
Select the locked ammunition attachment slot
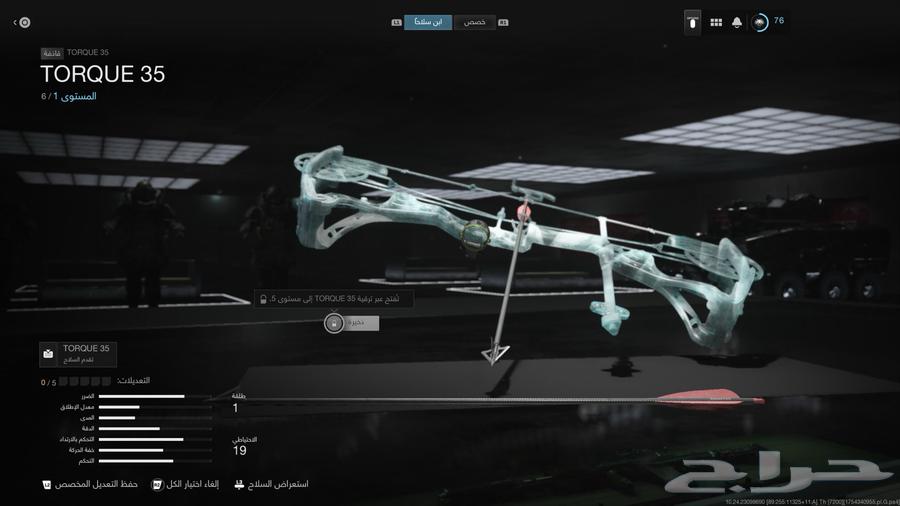click(x=350, y=323)
